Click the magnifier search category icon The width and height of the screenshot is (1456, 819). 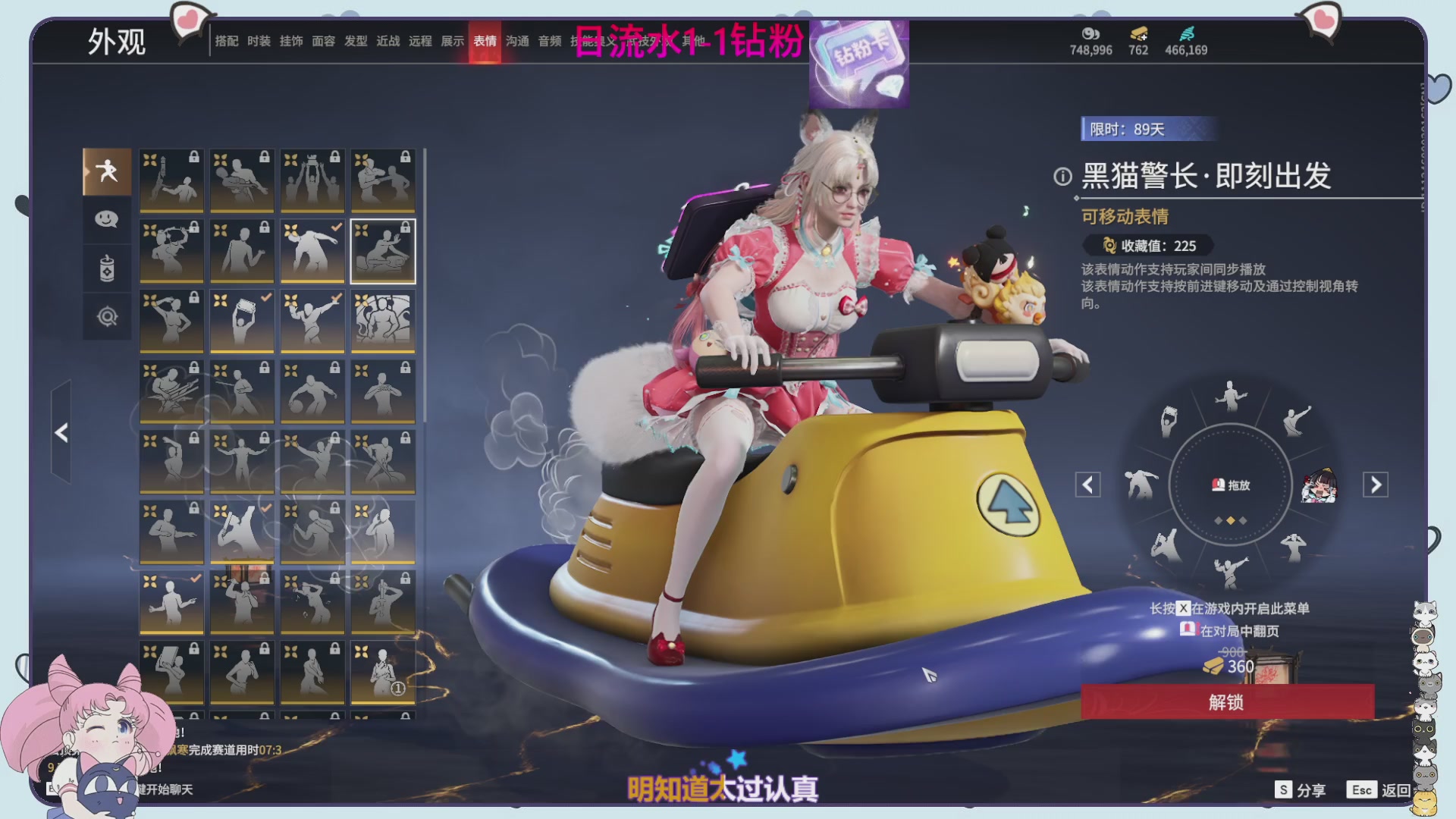(107, 315)
